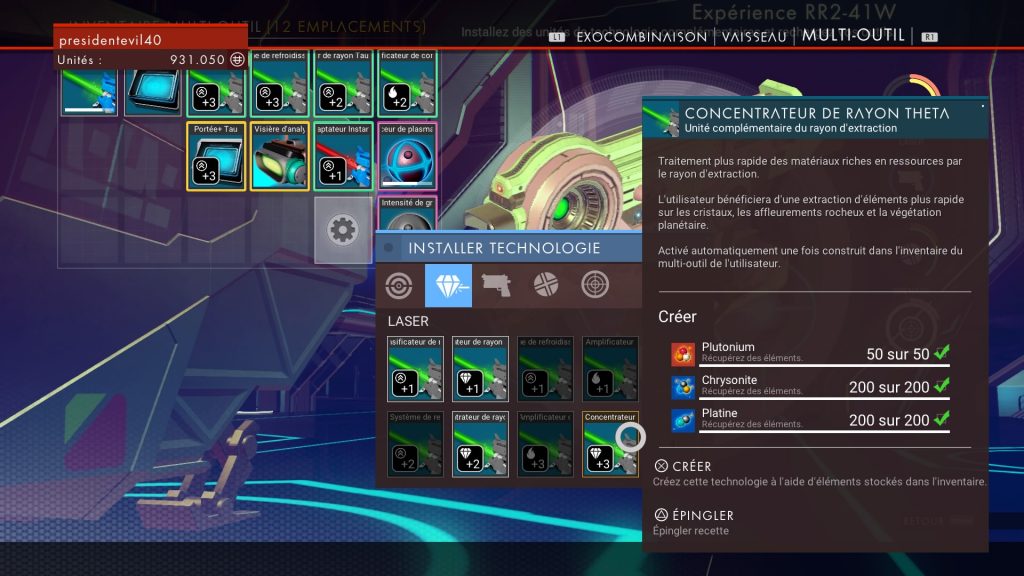Viewport: 1024px width, 576px height.
Task: Switch to the pistol weapon category
Action: (x=497, y=285)
